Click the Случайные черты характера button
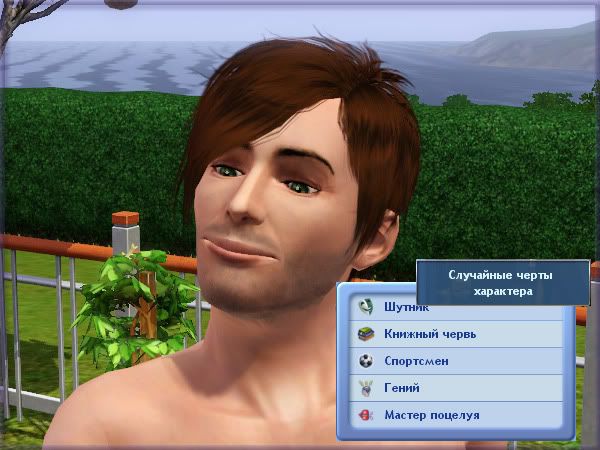 [x=502, y=282]
